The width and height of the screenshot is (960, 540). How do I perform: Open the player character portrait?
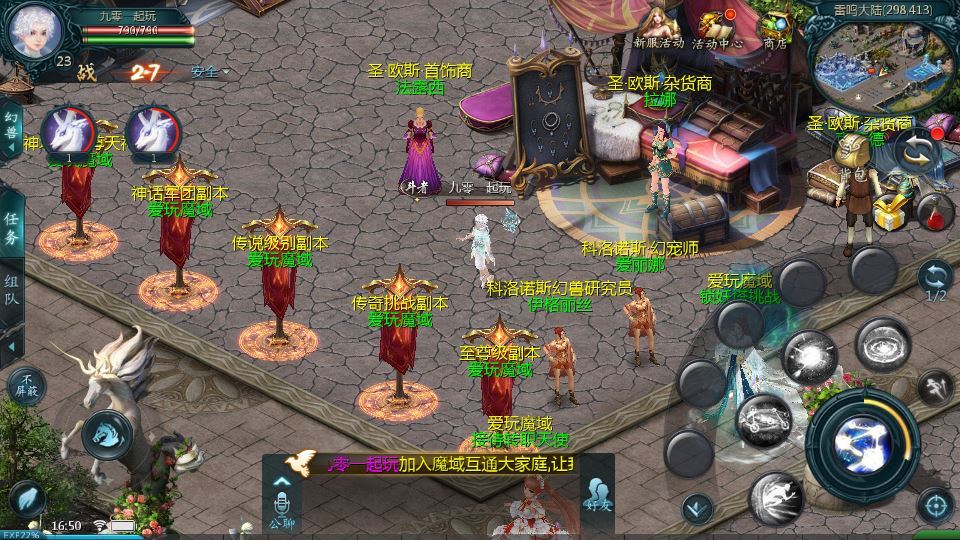pos(35,31)
